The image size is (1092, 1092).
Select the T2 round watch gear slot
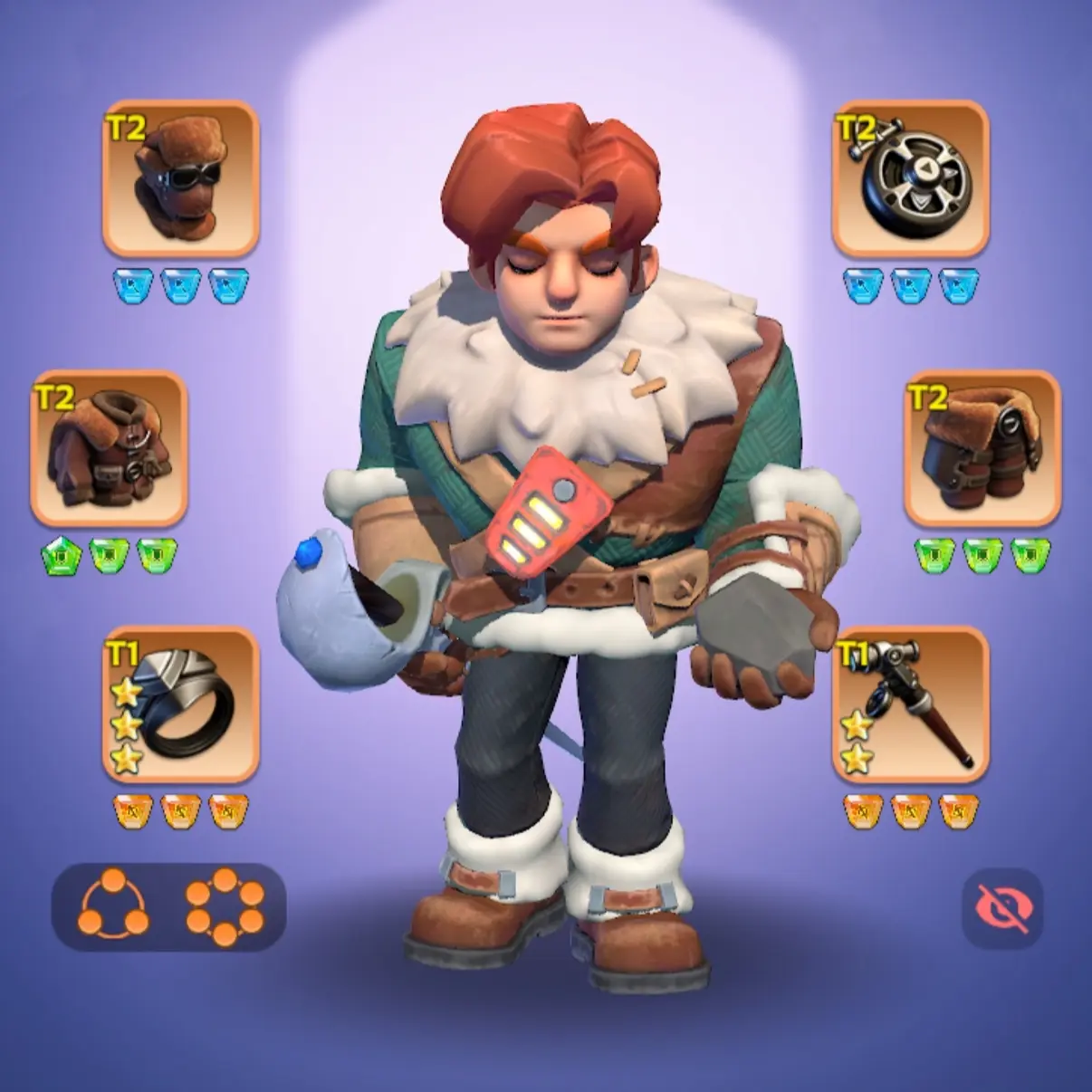[910, 178]
